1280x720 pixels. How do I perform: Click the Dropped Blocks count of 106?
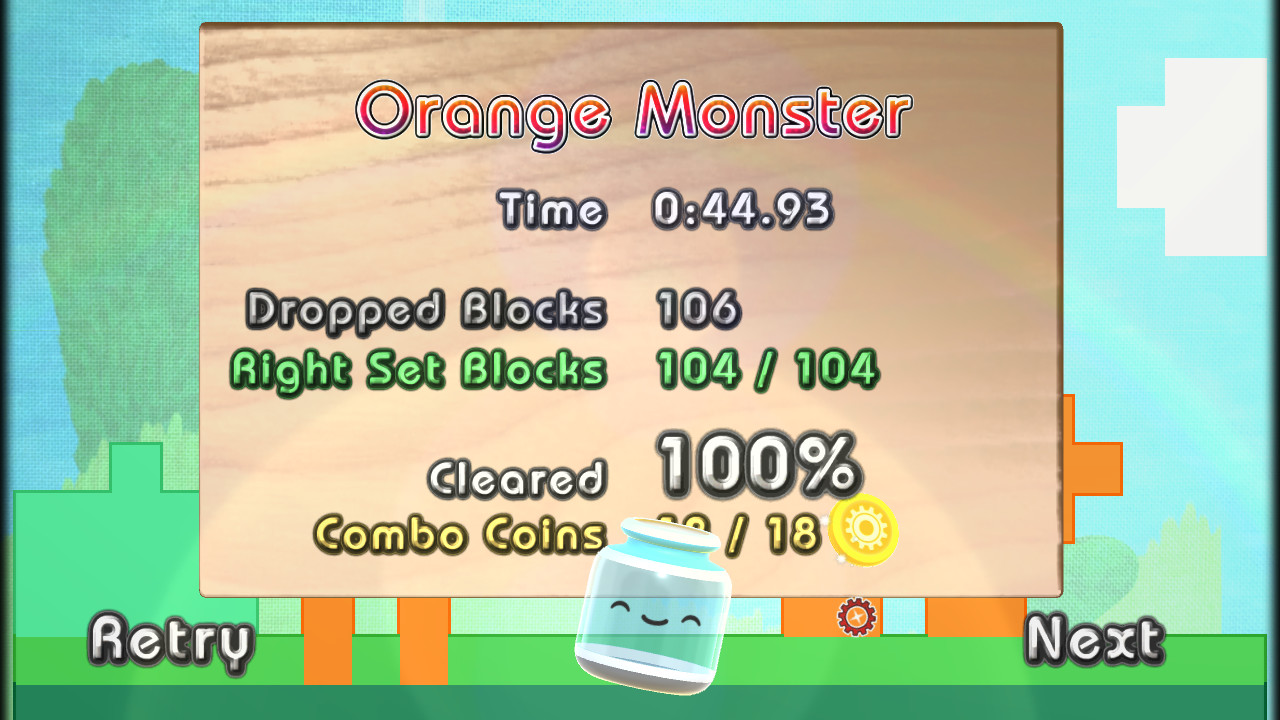[x=698, y=310]
